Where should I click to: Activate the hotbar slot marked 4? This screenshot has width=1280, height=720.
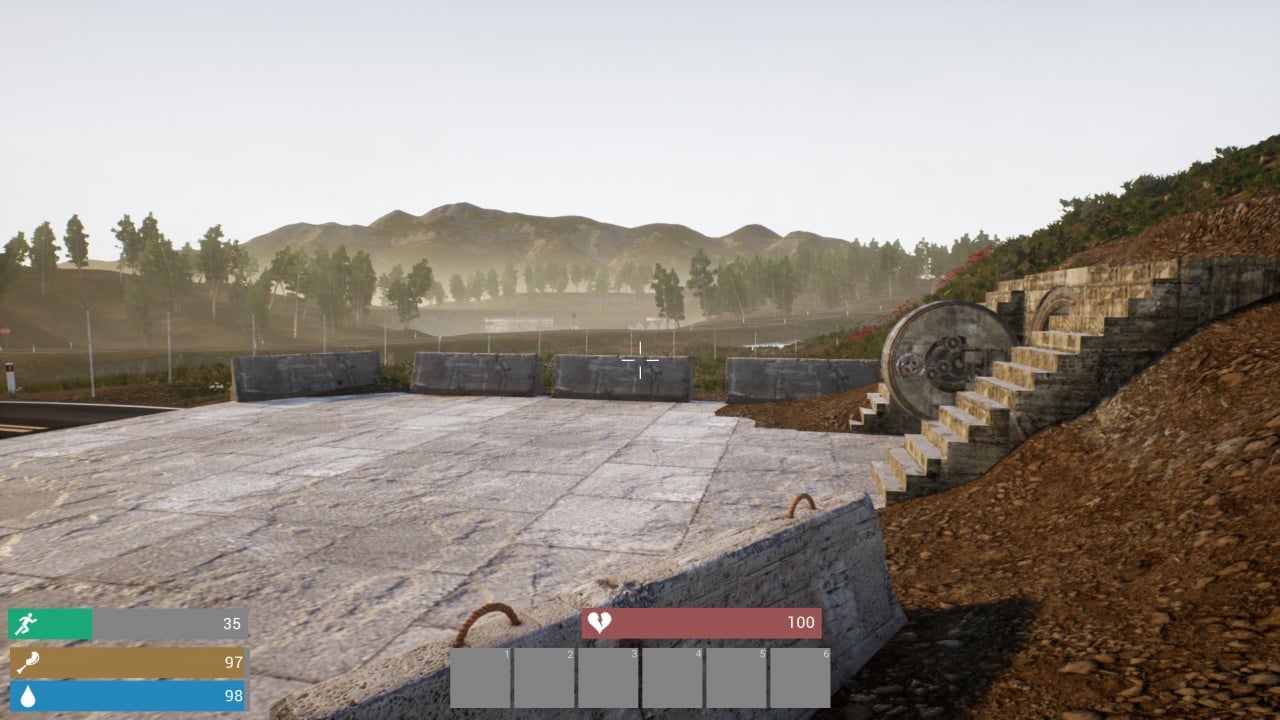(672, 678)
